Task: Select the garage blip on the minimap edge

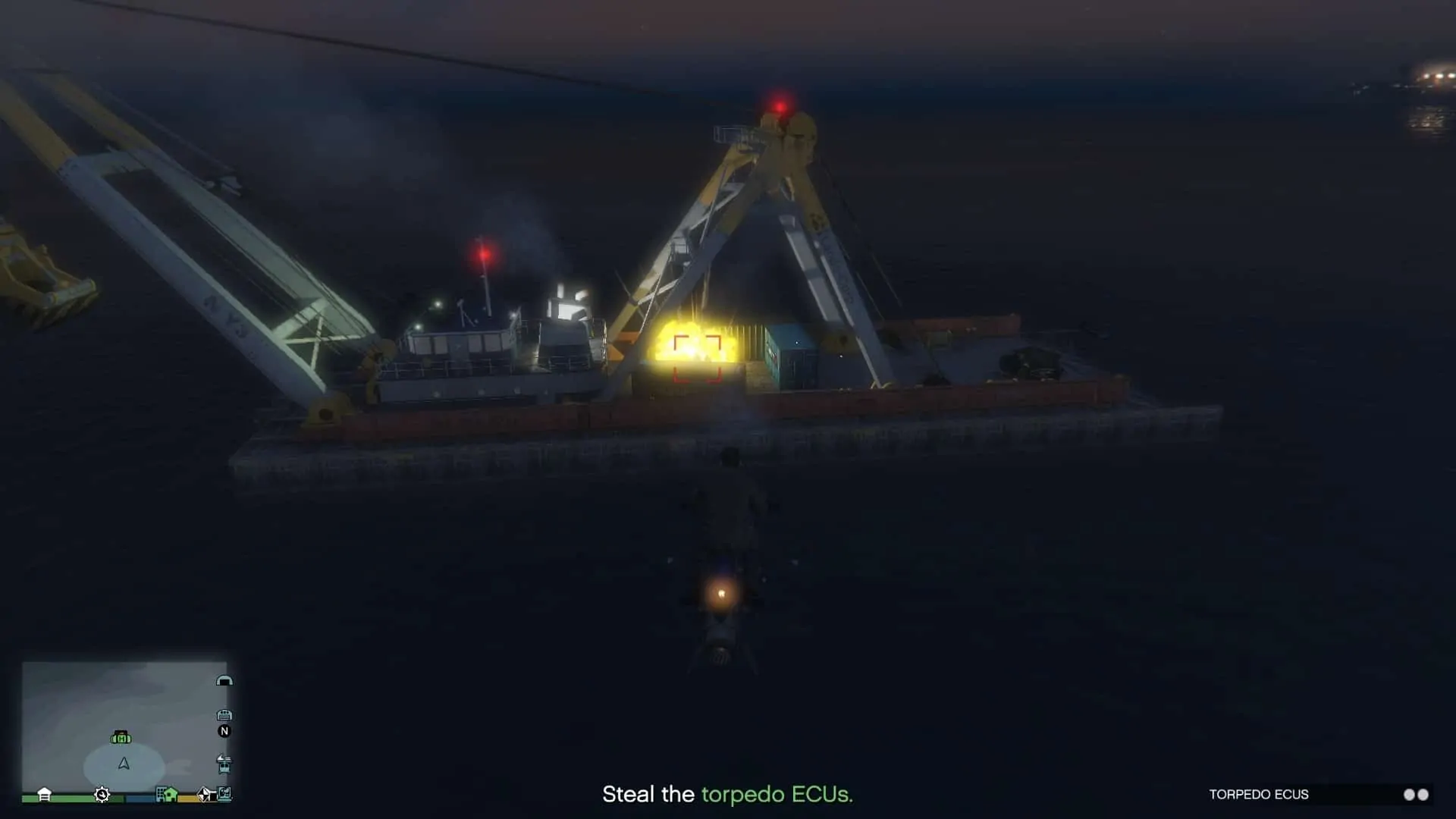Action: [224, 715]
